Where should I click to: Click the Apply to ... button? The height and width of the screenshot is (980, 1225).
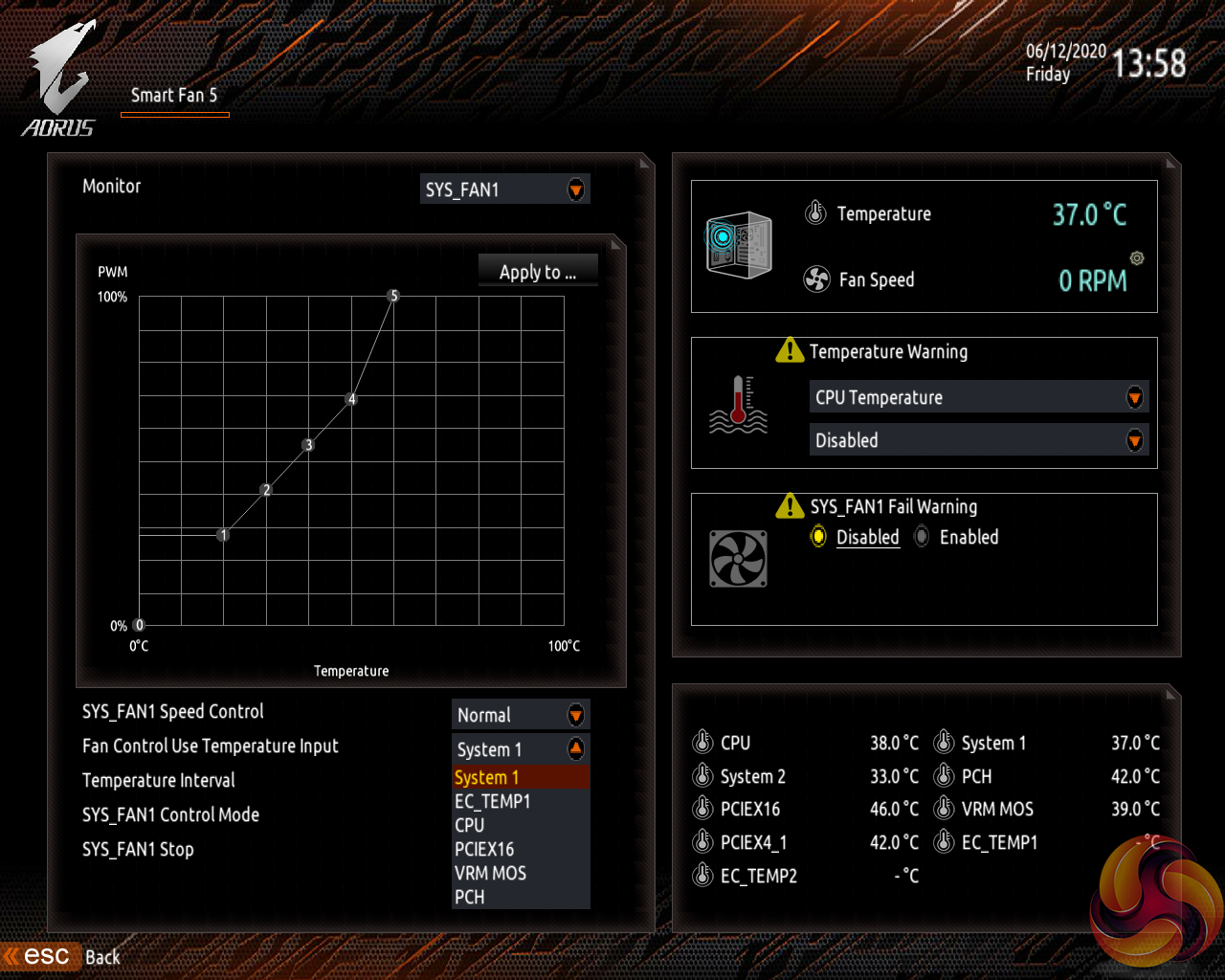click(x=537, y=272)
